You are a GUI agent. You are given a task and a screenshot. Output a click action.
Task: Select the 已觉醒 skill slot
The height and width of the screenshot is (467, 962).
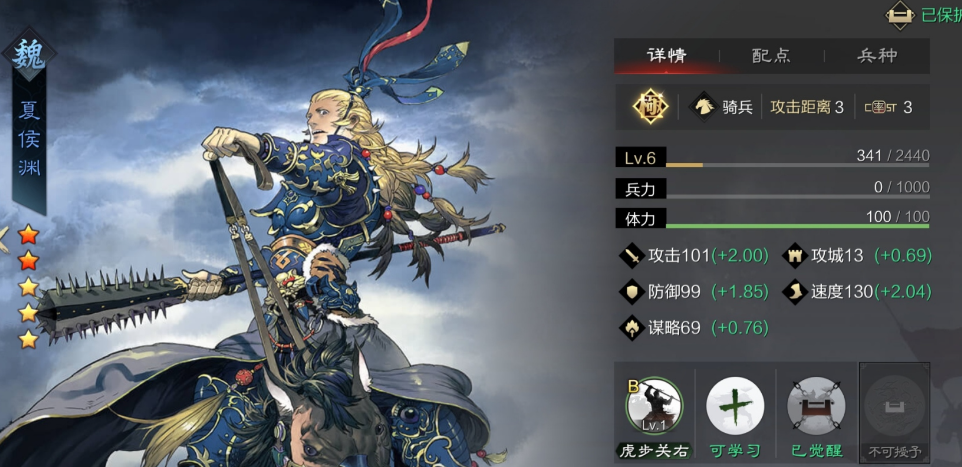point(815,408)
